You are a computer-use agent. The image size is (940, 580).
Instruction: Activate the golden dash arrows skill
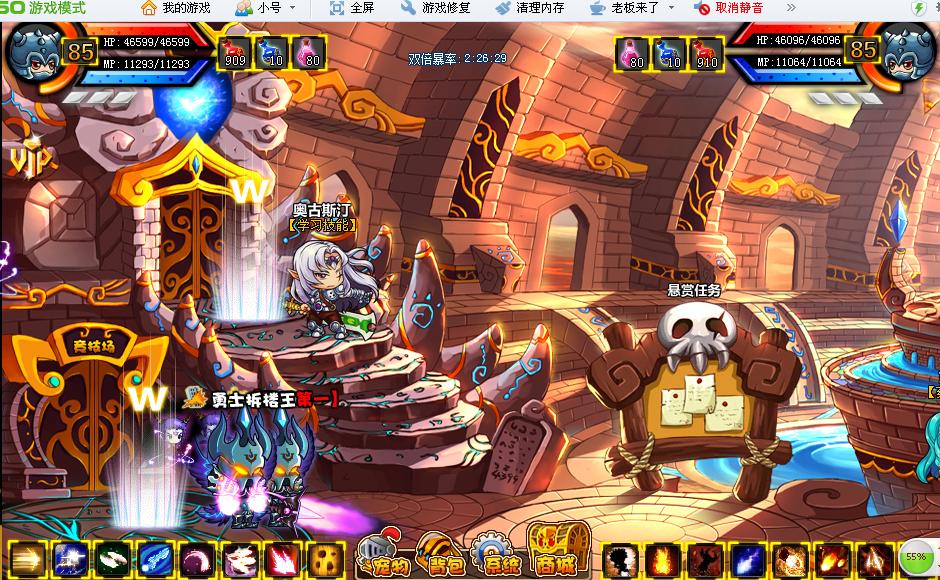(25, 559)
